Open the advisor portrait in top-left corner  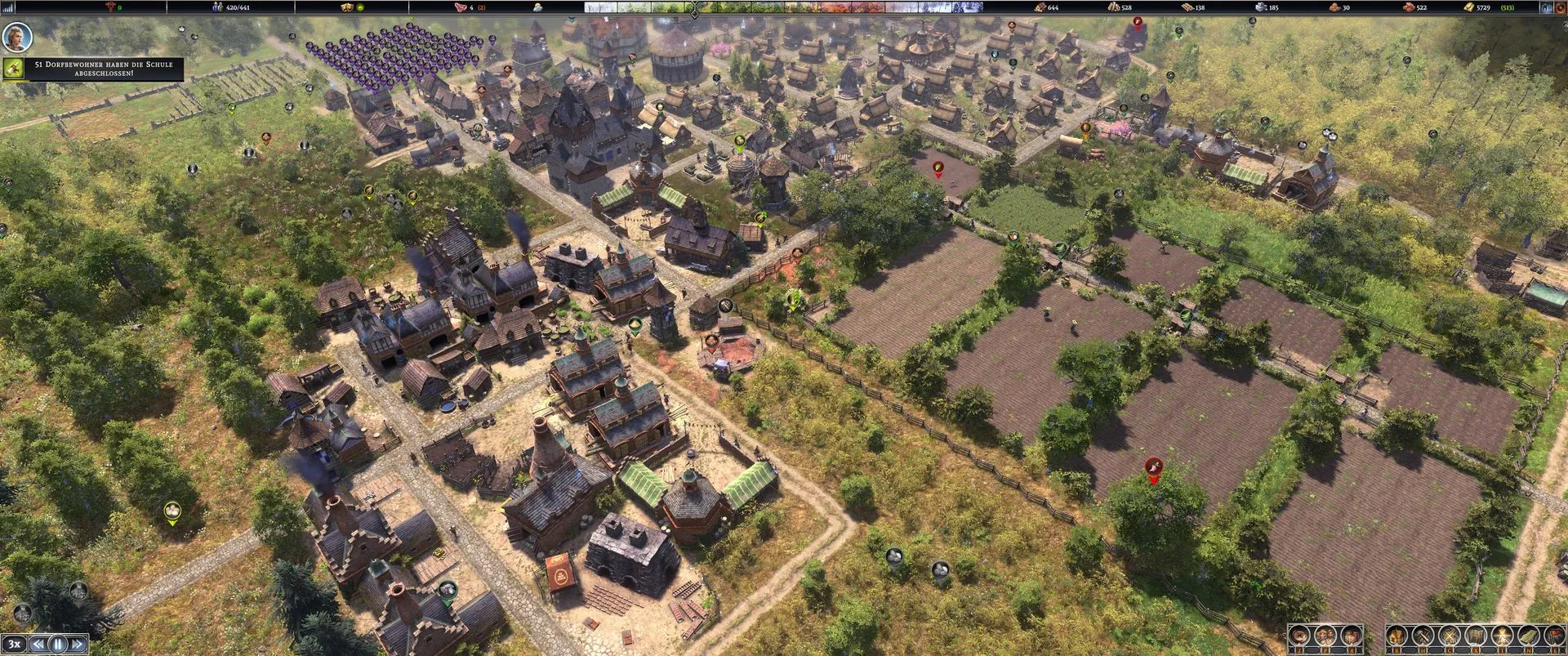(x=16, y=37)
